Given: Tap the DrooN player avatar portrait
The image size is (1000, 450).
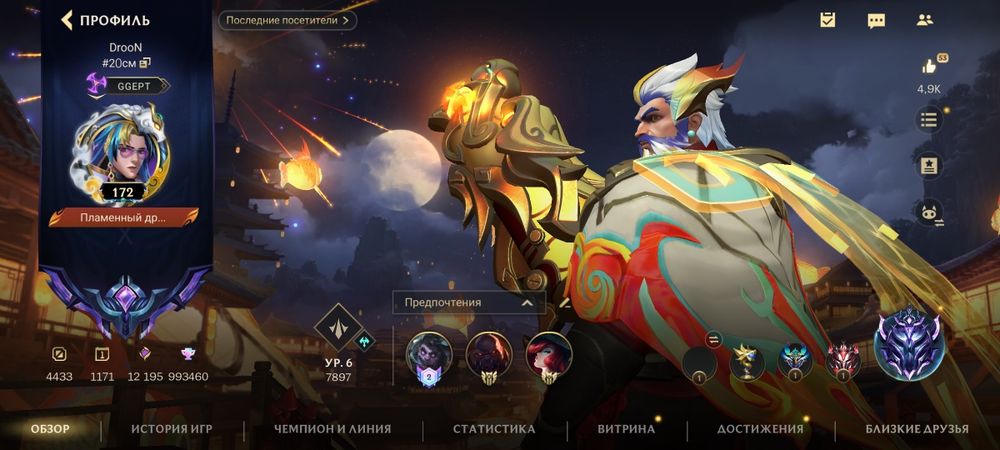Looking at the screenshot, I should click(124, 162).
